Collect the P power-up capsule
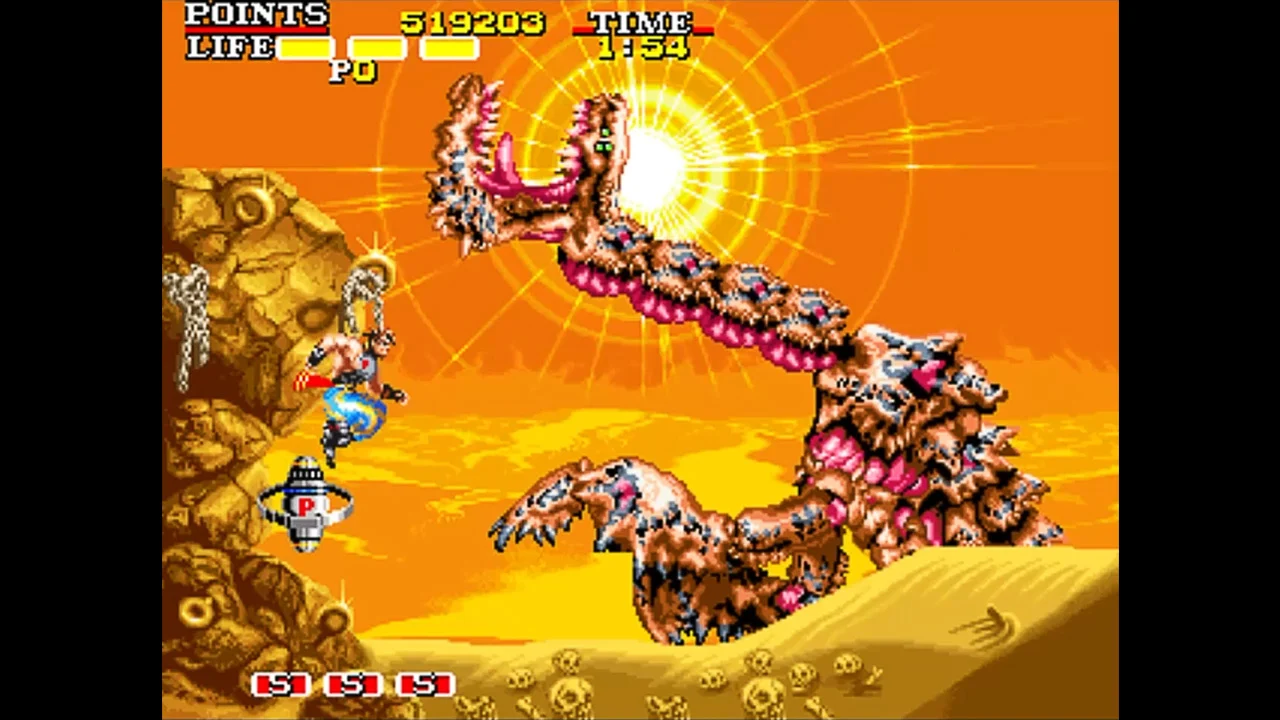The image size is (1280, 720). [308, 505]
